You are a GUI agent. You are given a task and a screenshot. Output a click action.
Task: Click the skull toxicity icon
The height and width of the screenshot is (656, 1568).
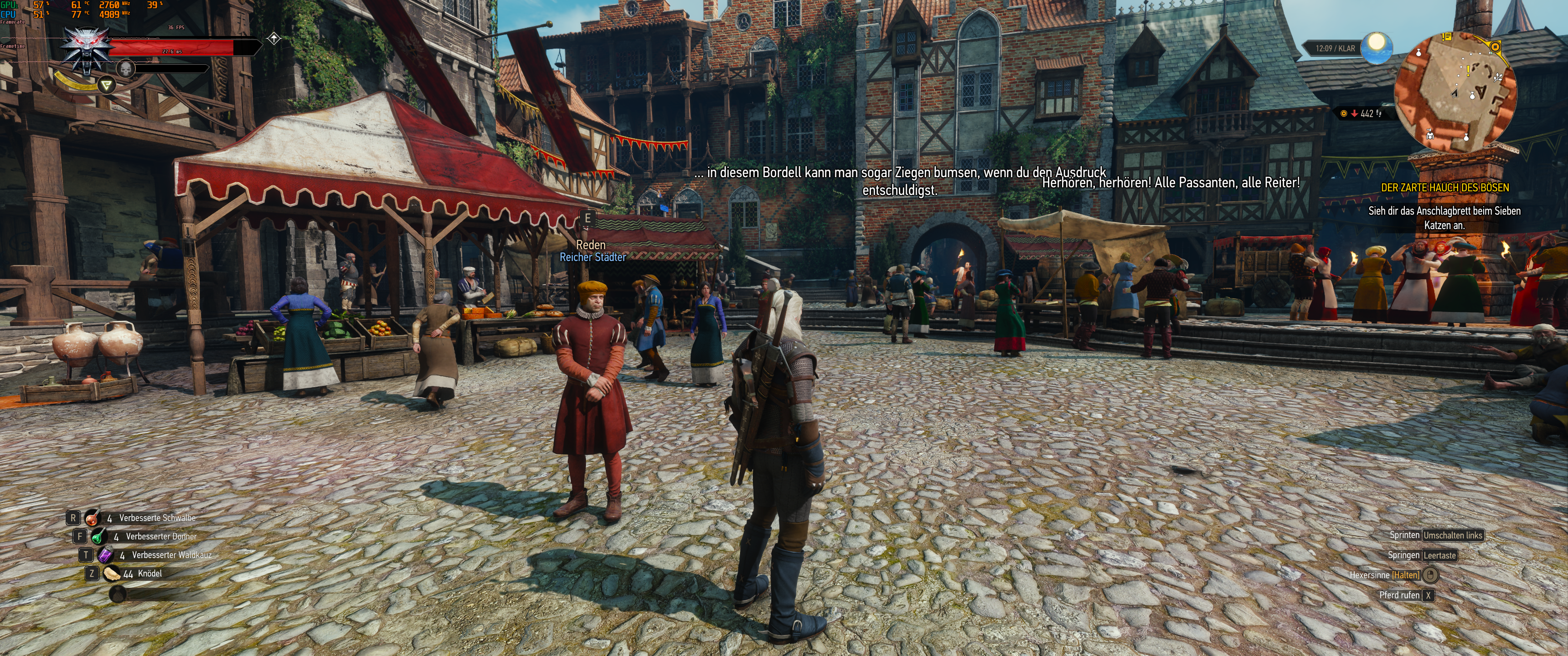[125, 68]
